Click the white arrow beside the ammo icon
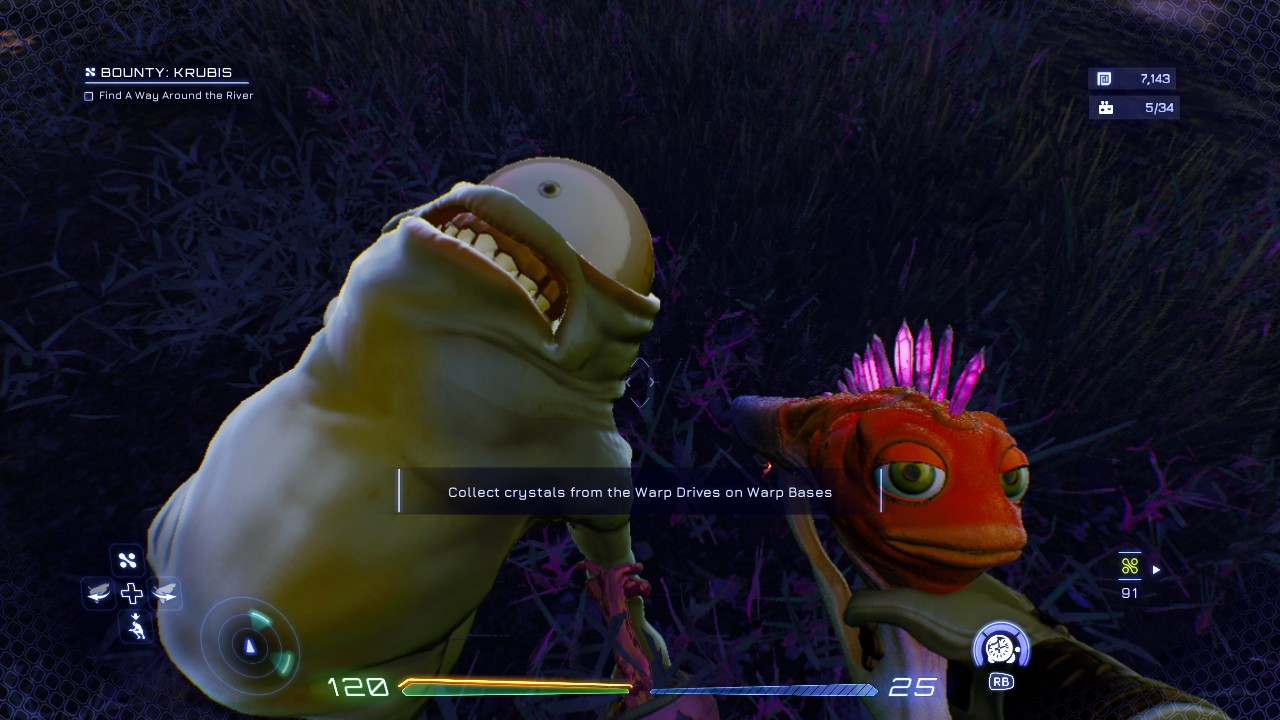Viewport: 1280px width, 720px height. point(1157,570)
